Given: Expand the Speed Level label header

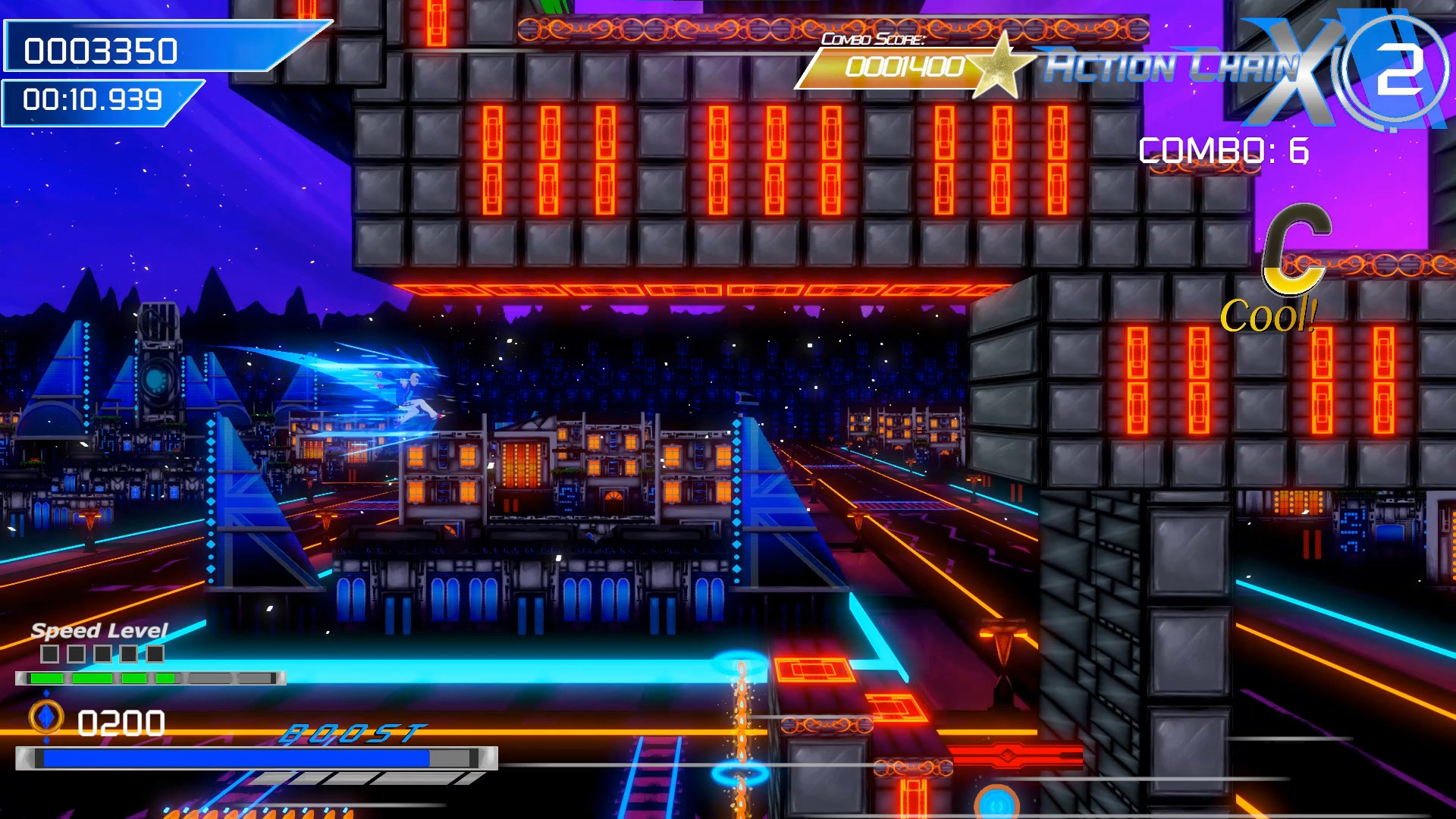Looking at the screenshot, I should point(99,632).
